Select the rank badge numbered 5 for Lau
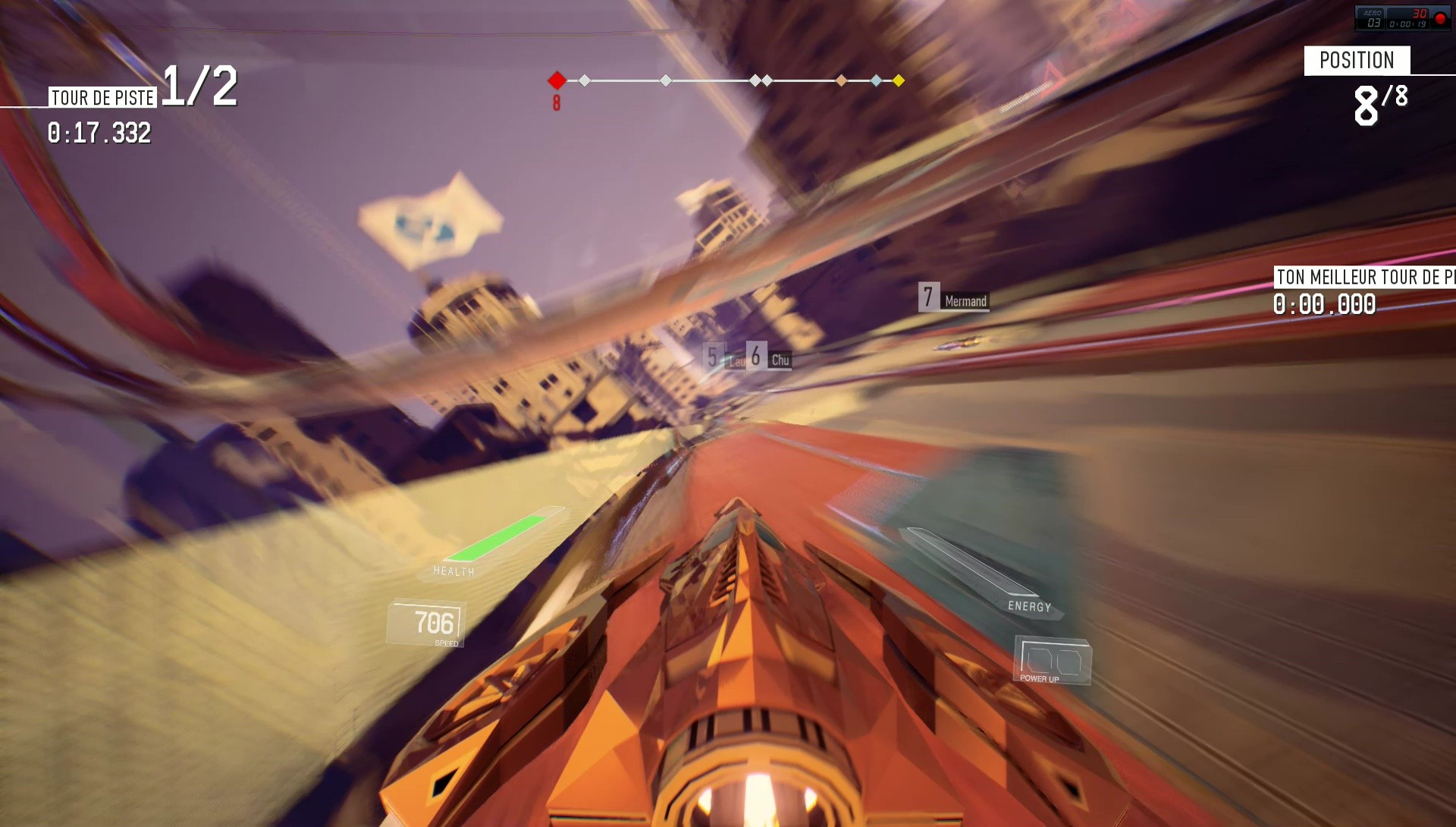The image size is (1456, 827). 711,357
